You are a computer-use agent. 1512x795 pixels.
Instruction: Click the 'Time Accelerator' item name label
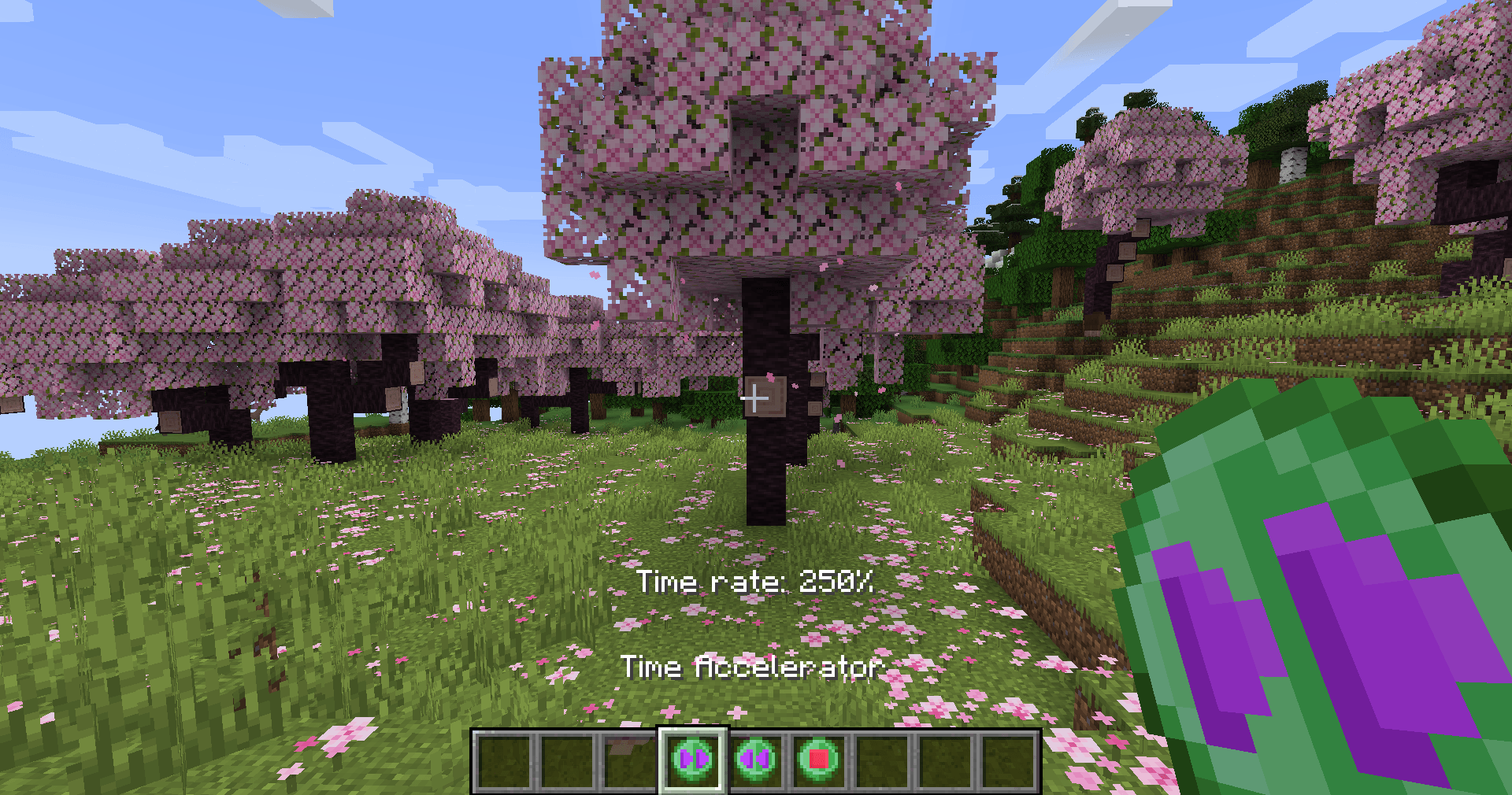click(x=754, y=667)
